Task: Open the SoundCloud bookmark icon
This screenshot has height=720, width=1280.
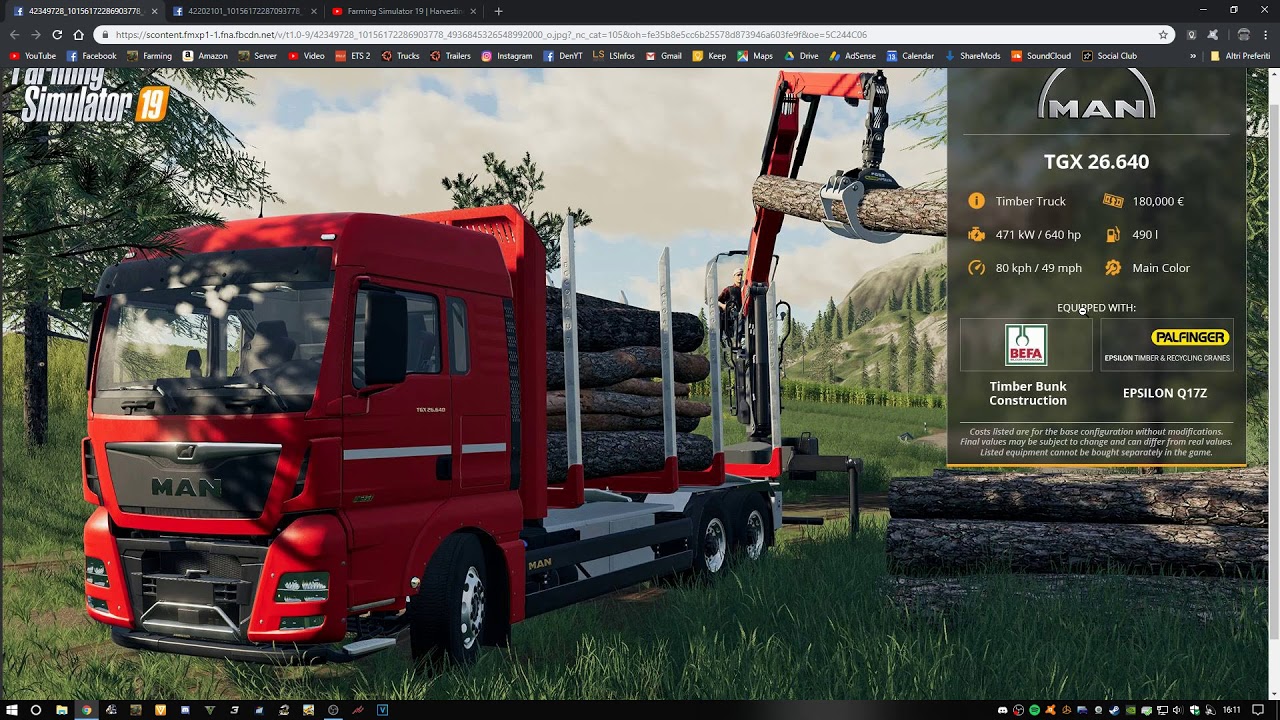Action: pyautogui.click(x=1017, y=56)
